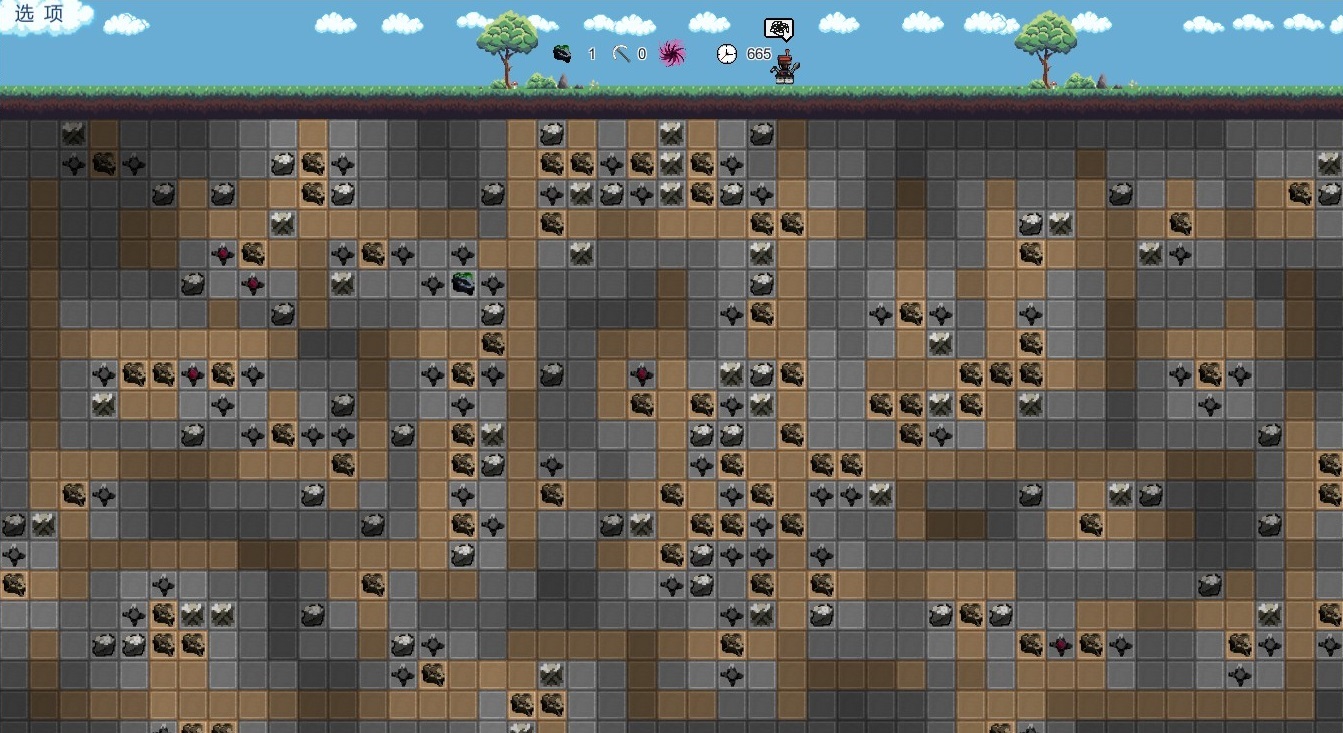Click the pink portal swirl icon
This screenshot has height=733, width=1343.
point(672,54)
